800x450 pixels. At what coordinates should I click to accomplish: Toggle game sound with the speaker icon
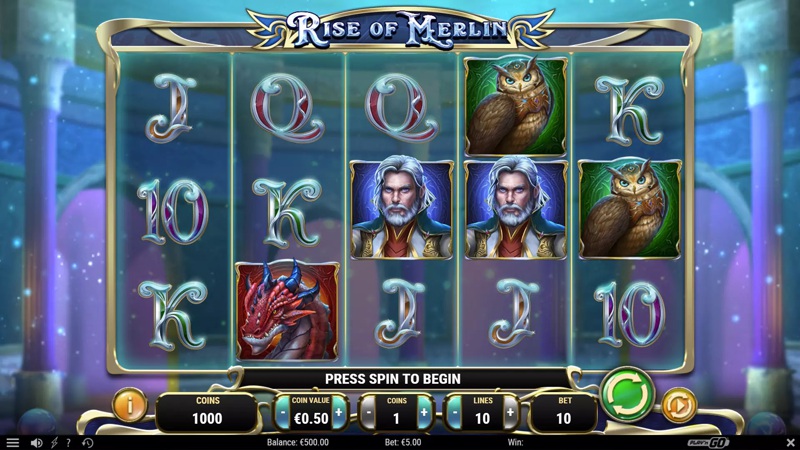click(x=37, y=442)
